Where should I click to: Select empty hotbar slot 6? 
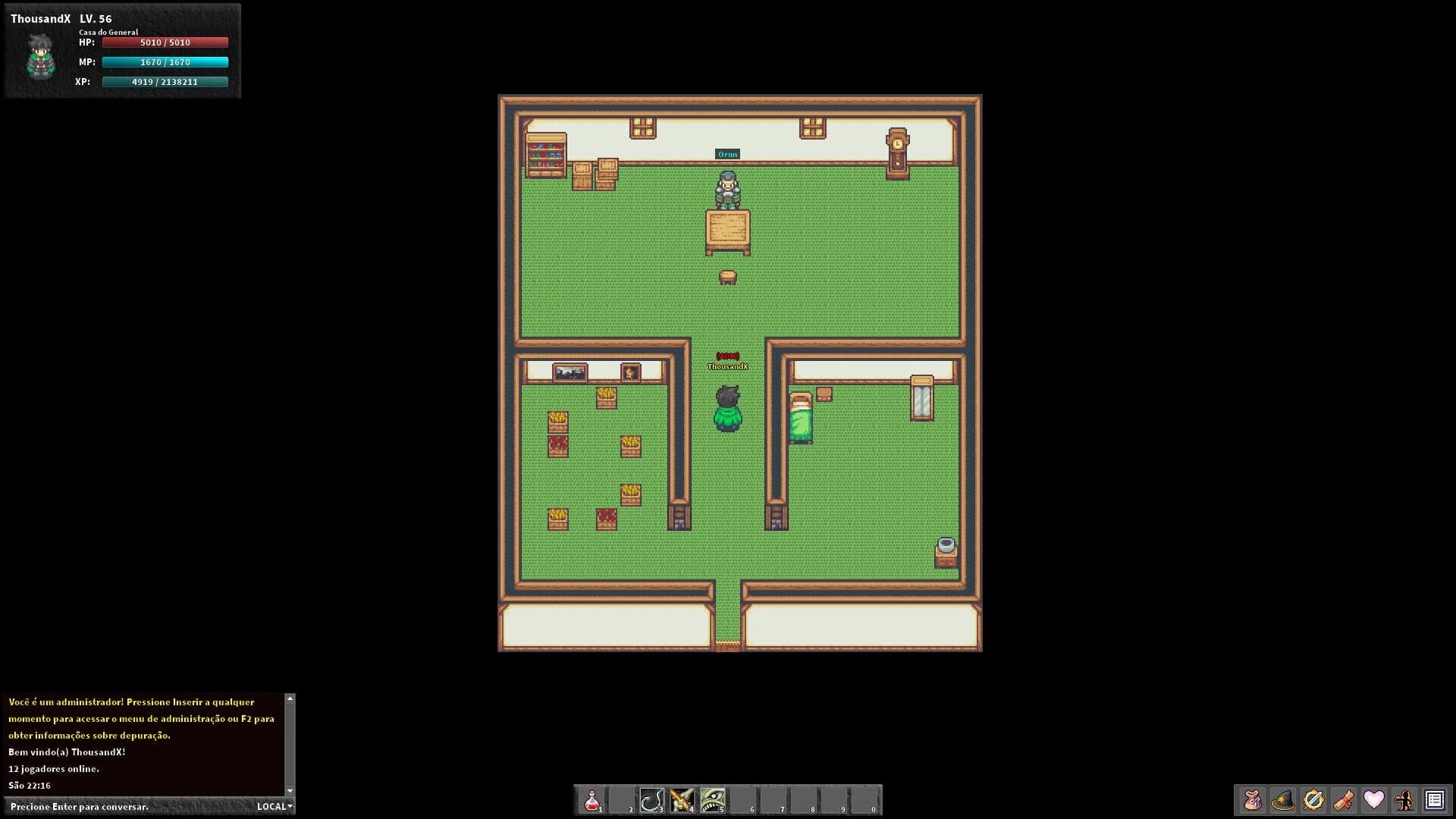point(744,799)
